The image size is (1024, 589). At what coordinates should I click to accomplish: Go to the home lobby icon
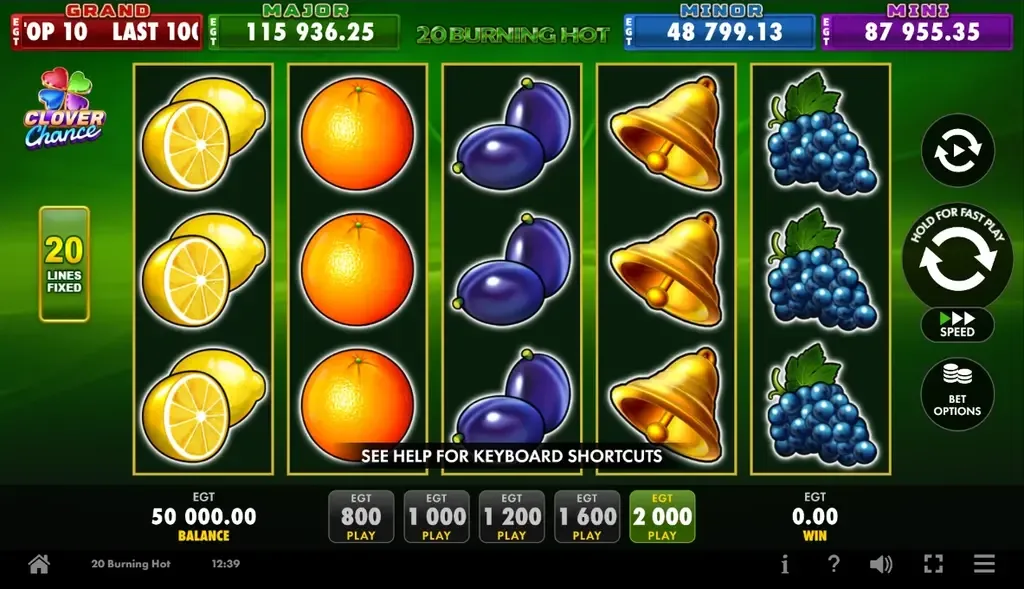[x=39, y=564]
